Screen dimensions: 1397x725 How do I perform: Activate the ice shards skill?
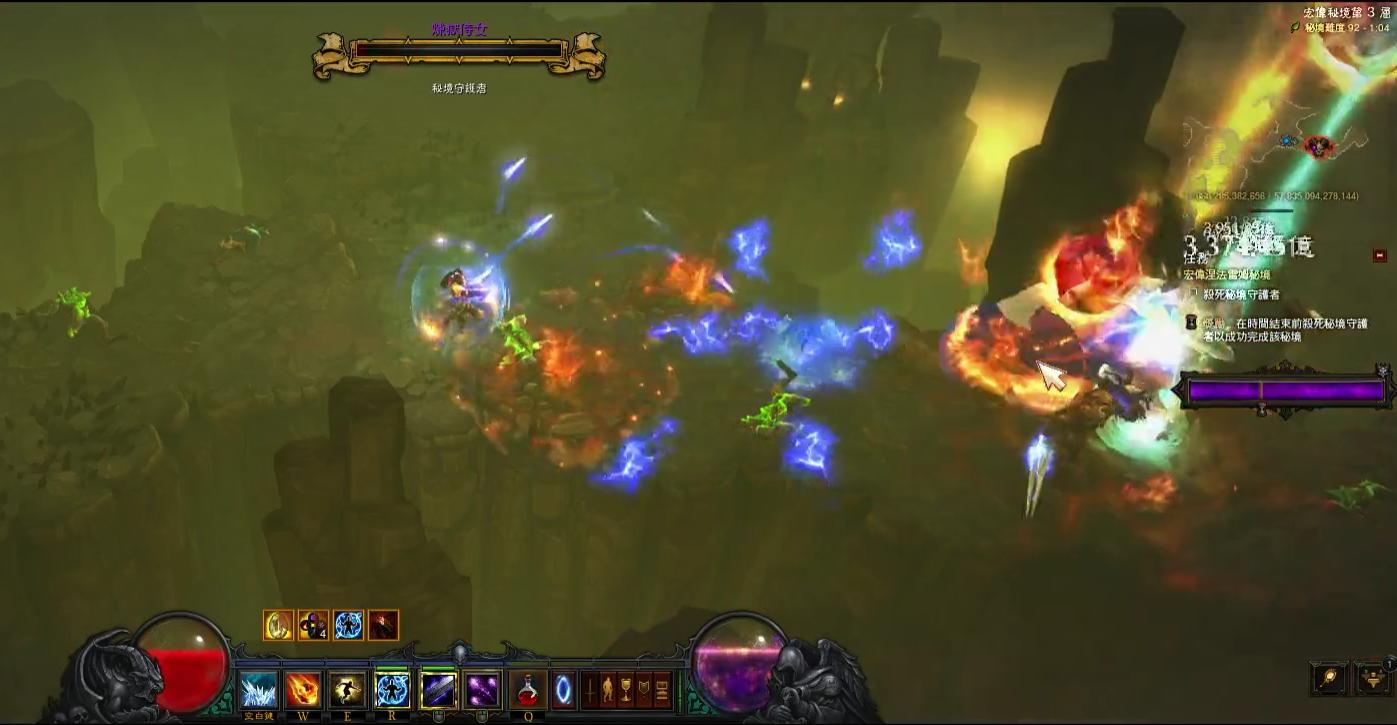click(259, 690)
